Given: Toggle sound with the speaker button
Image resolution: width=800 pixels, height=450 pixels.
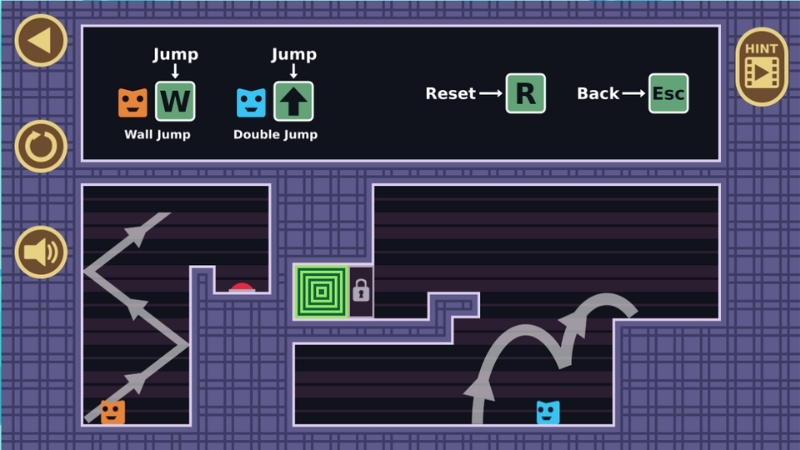Looking at the screenshot, I should click(x=41, y=252).
